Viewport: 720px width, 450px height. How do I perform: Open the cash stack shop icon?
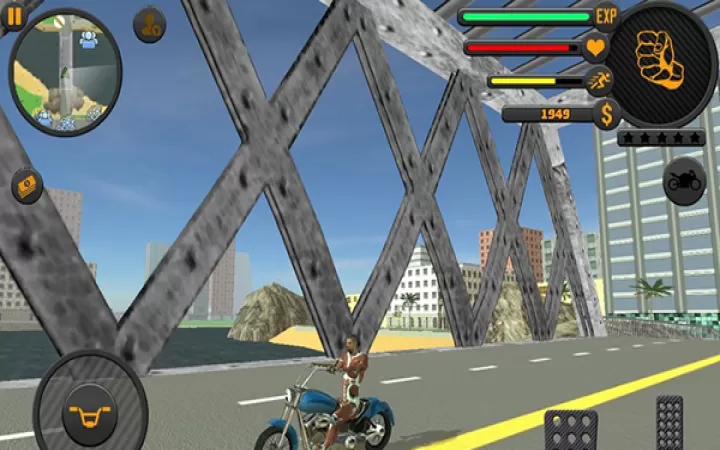tap(27, 185)
